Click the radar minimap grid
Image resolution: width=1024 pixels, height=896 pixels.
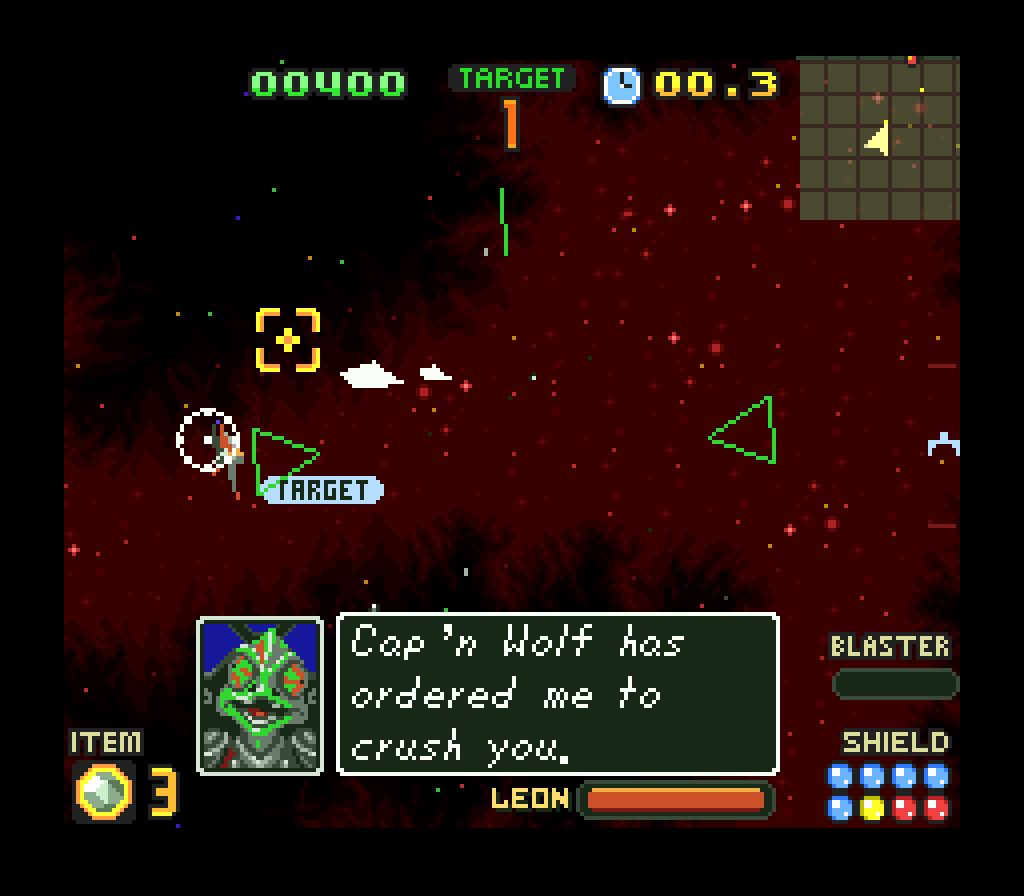(879, 138)
